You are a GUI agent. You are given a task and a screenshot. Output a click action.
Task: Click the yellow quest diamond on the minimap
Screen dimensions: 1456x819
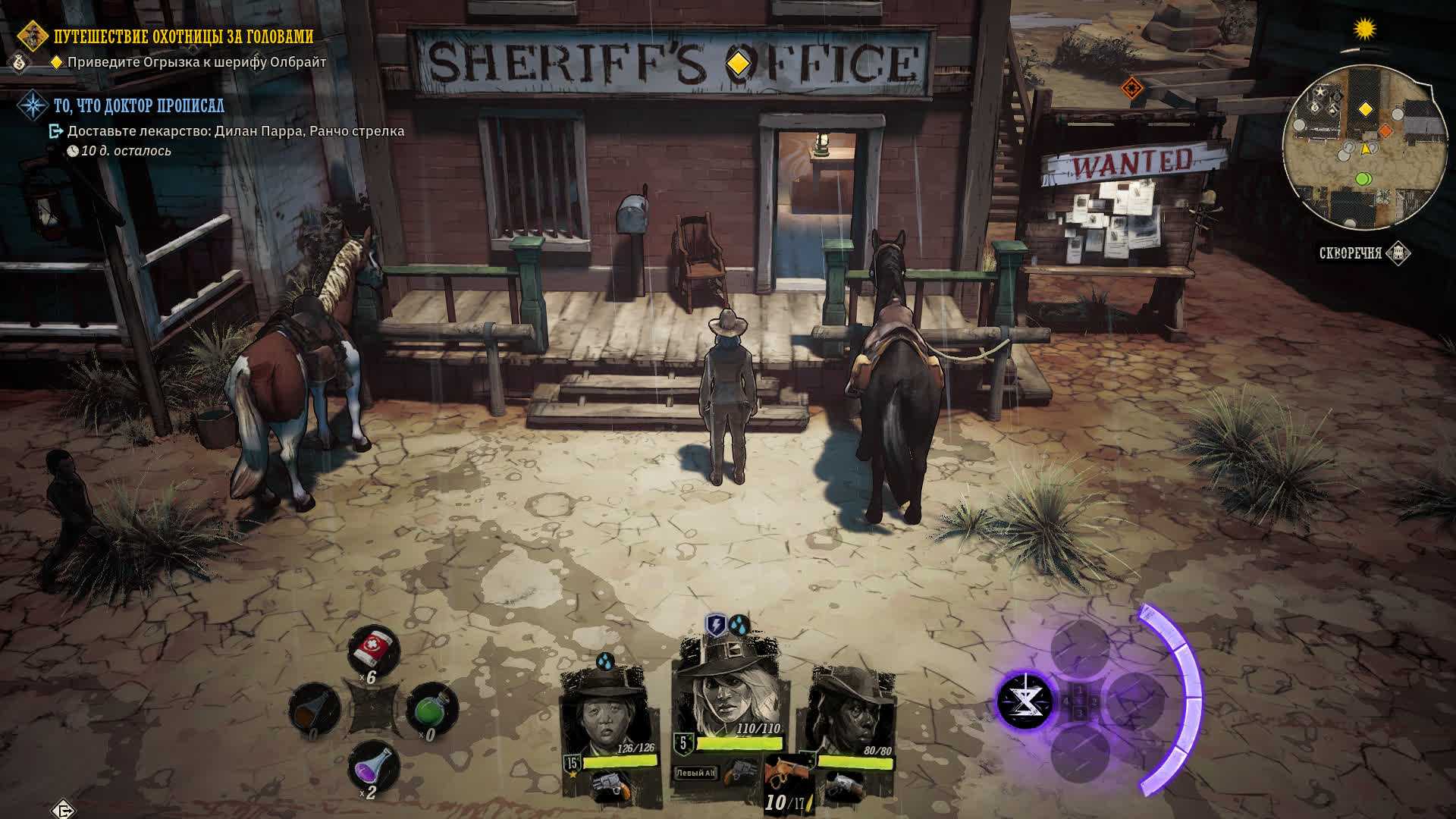click(x=1365, y=110)
